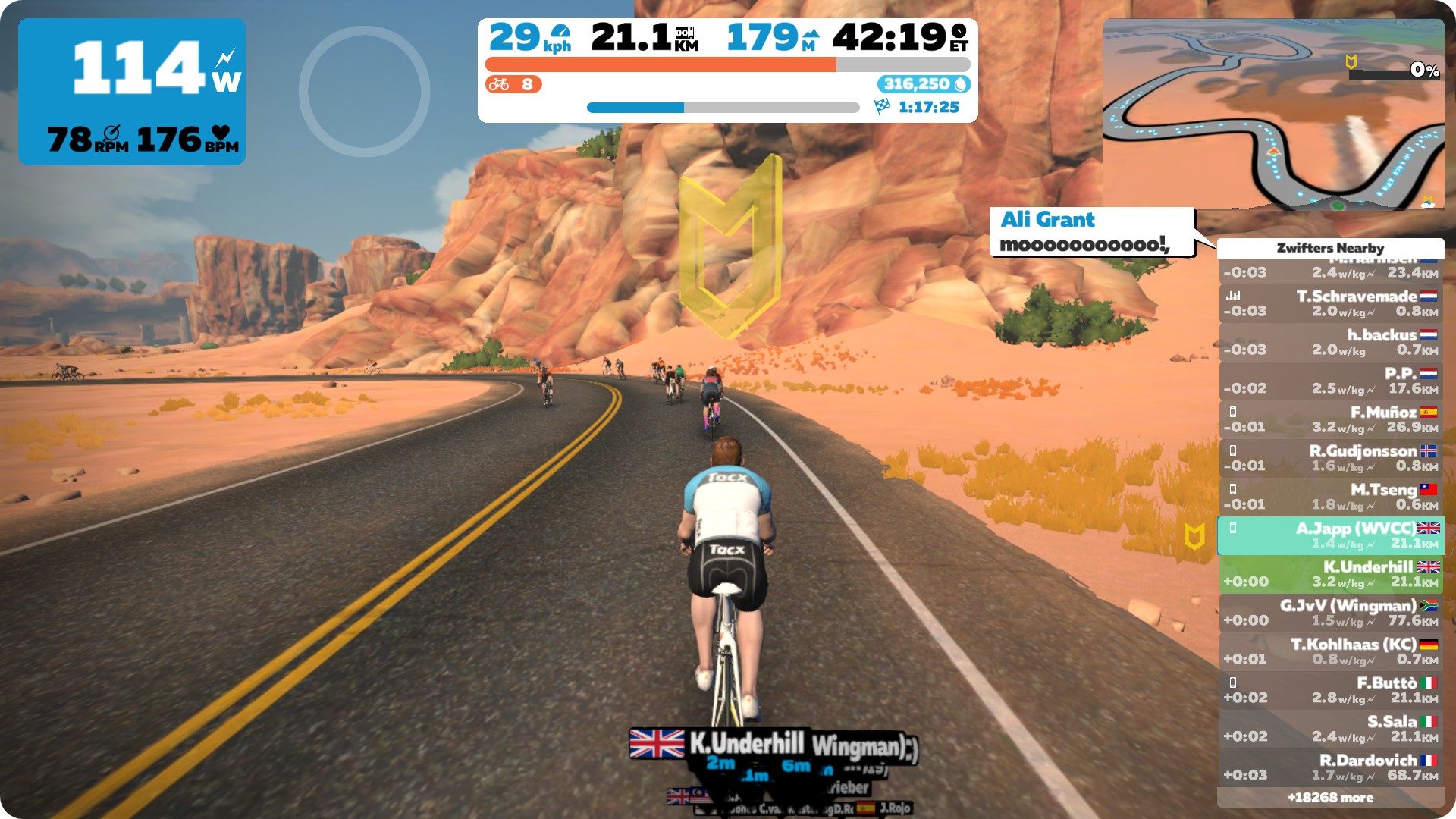Click the highlighted A.Japp (WVCC) row

pos(1331,535)
